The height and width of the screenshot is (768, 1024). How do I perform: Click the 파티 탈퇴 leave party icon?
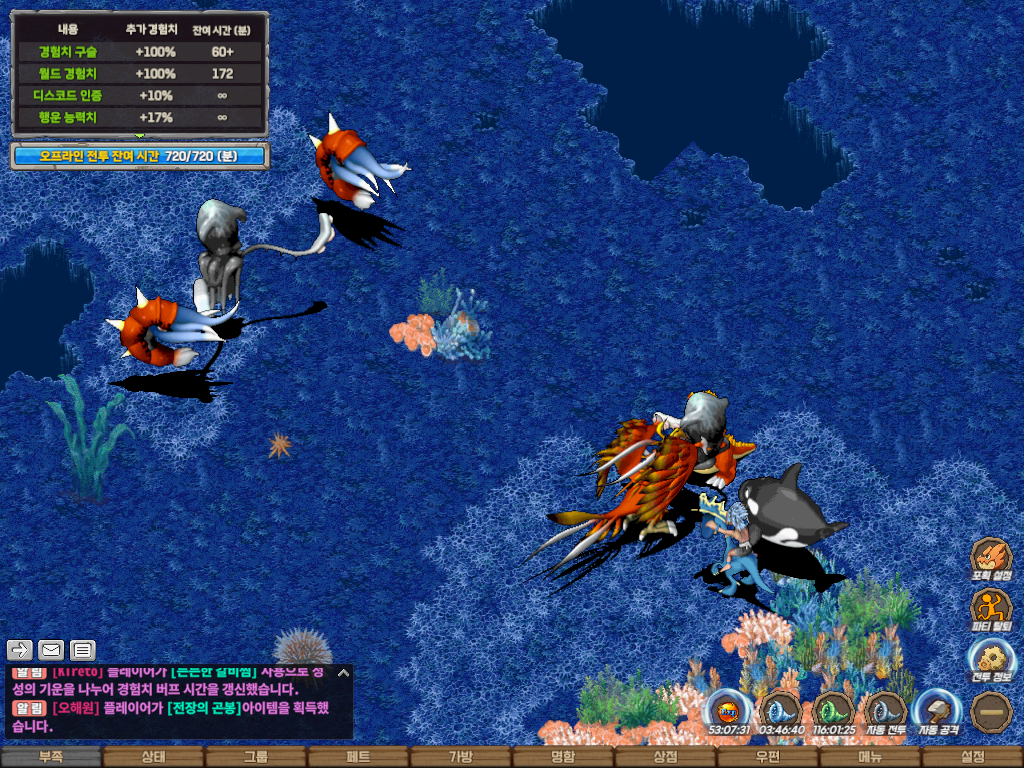pos(991,608)
